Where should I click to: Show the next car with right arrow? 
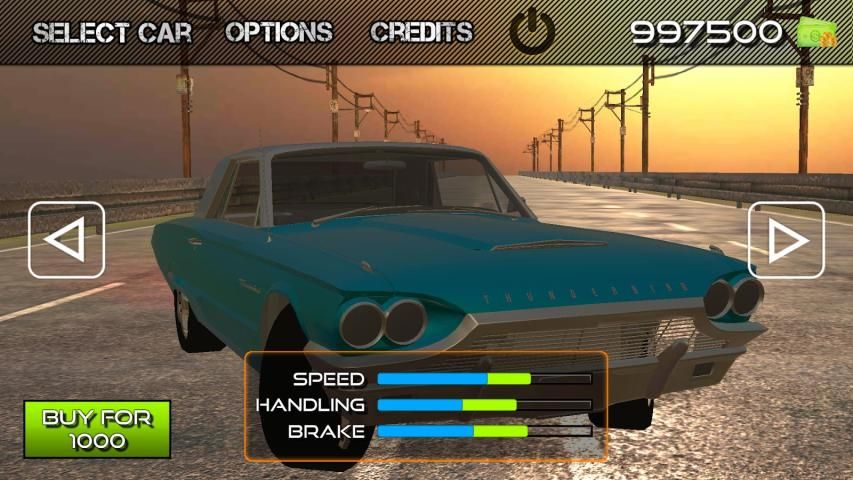(x=786, y=240)
